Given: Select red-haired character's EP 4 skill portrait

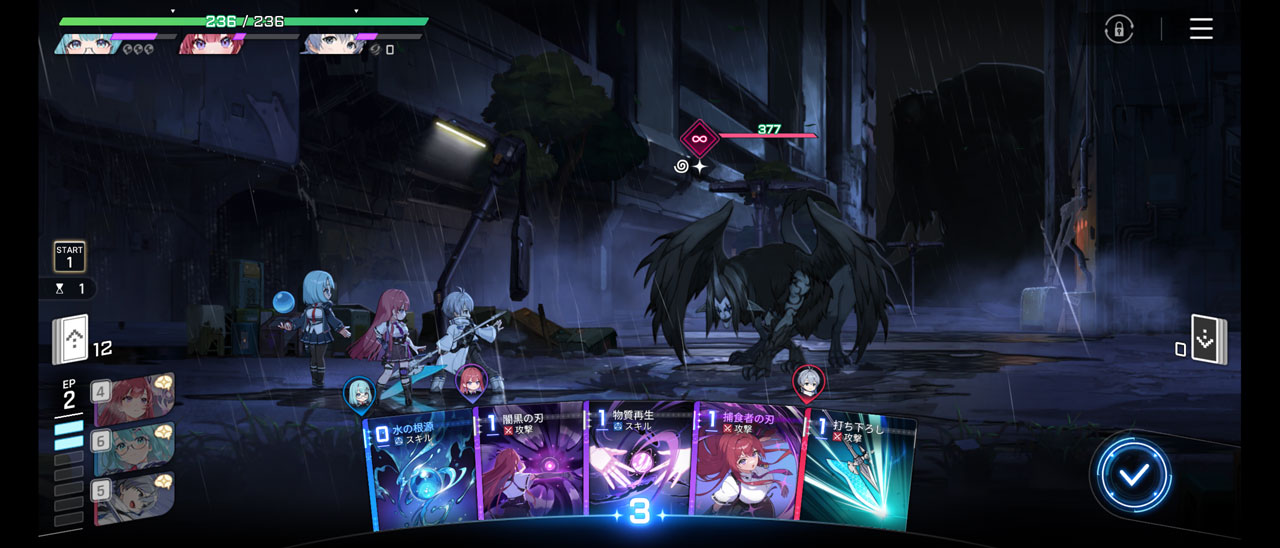Looking at the screenshot, I should [134, 398].
